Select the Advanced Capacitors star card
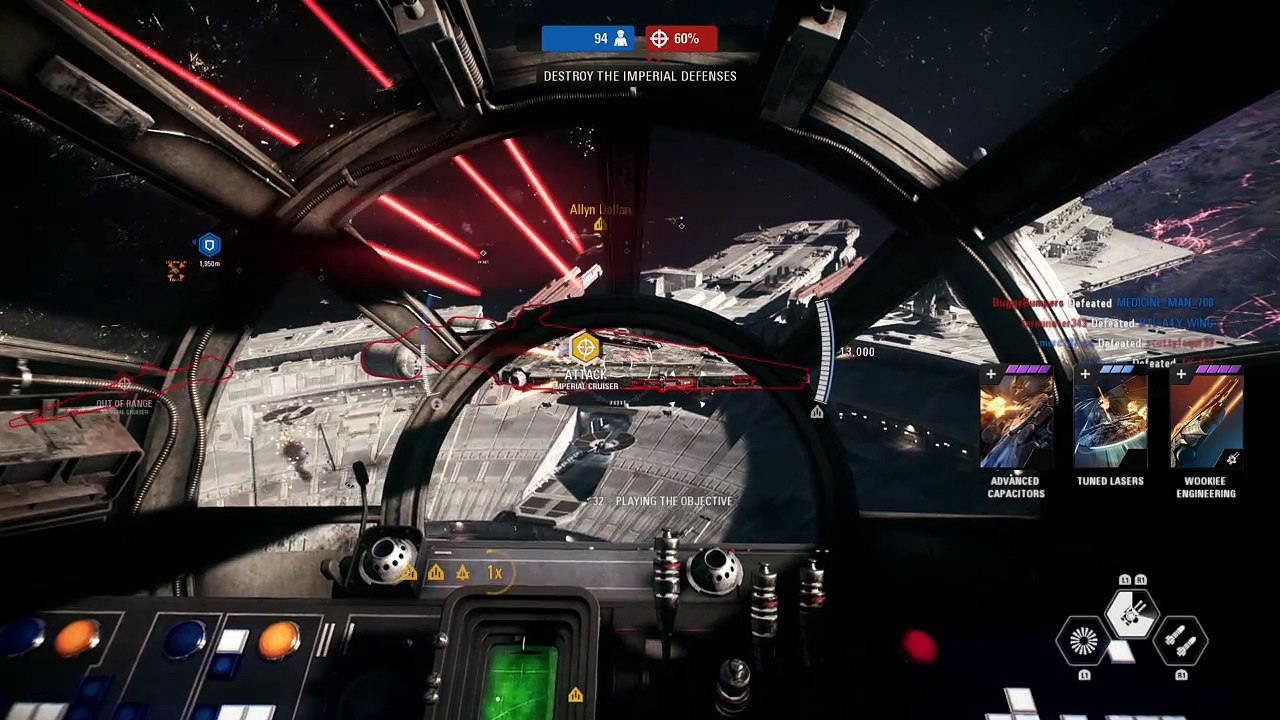Image resolution: width=1280 pixels, height=720 pixels. click(1016, 418)
